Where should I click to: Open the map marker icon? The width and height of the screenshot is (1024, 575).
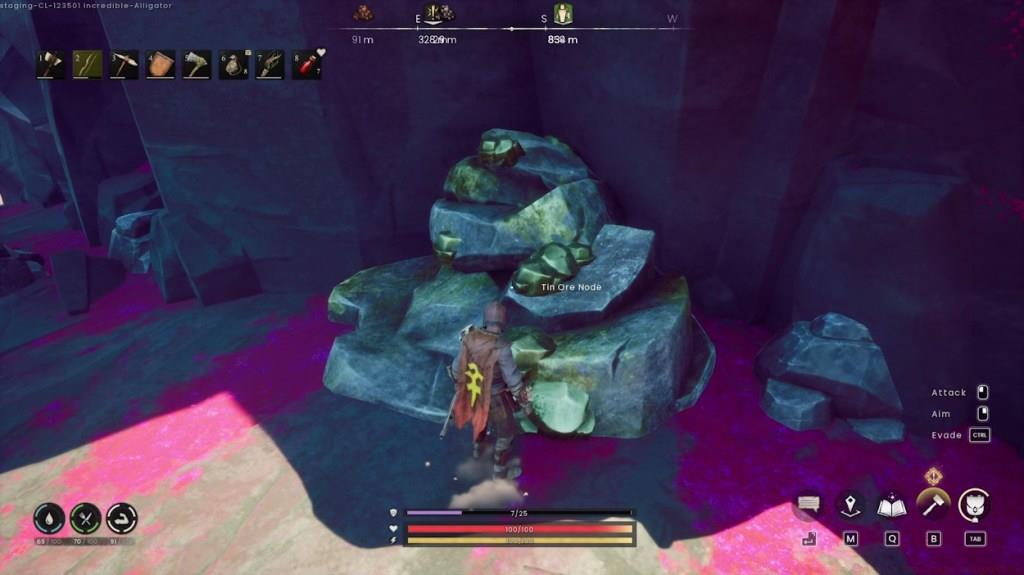pos(850,505)
